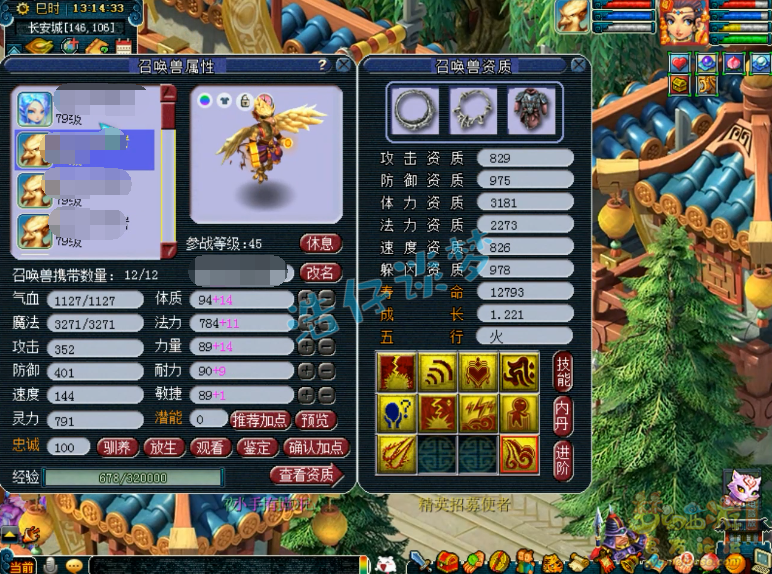772x574 pixels.
Task: Switch to the 内丹 inner pill tab
Action: [563, 413]
